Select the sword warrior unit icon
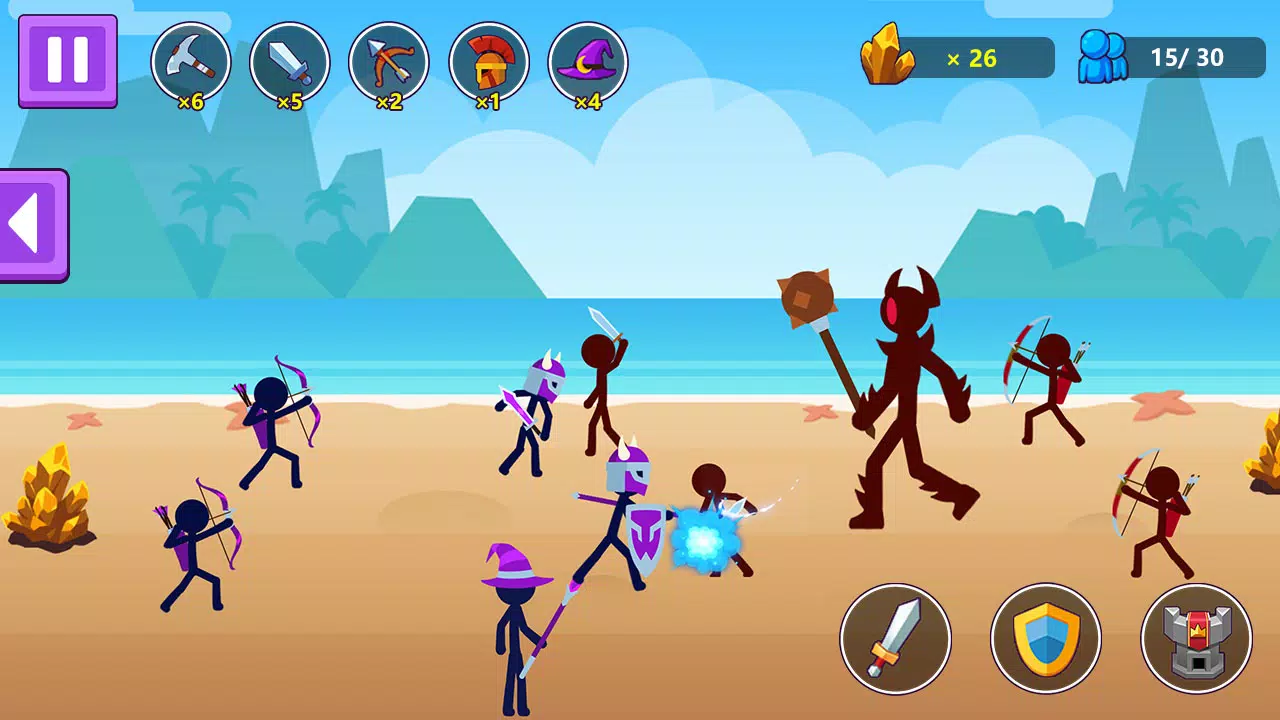The image size is (1280, 720). [x=290, y=60]
